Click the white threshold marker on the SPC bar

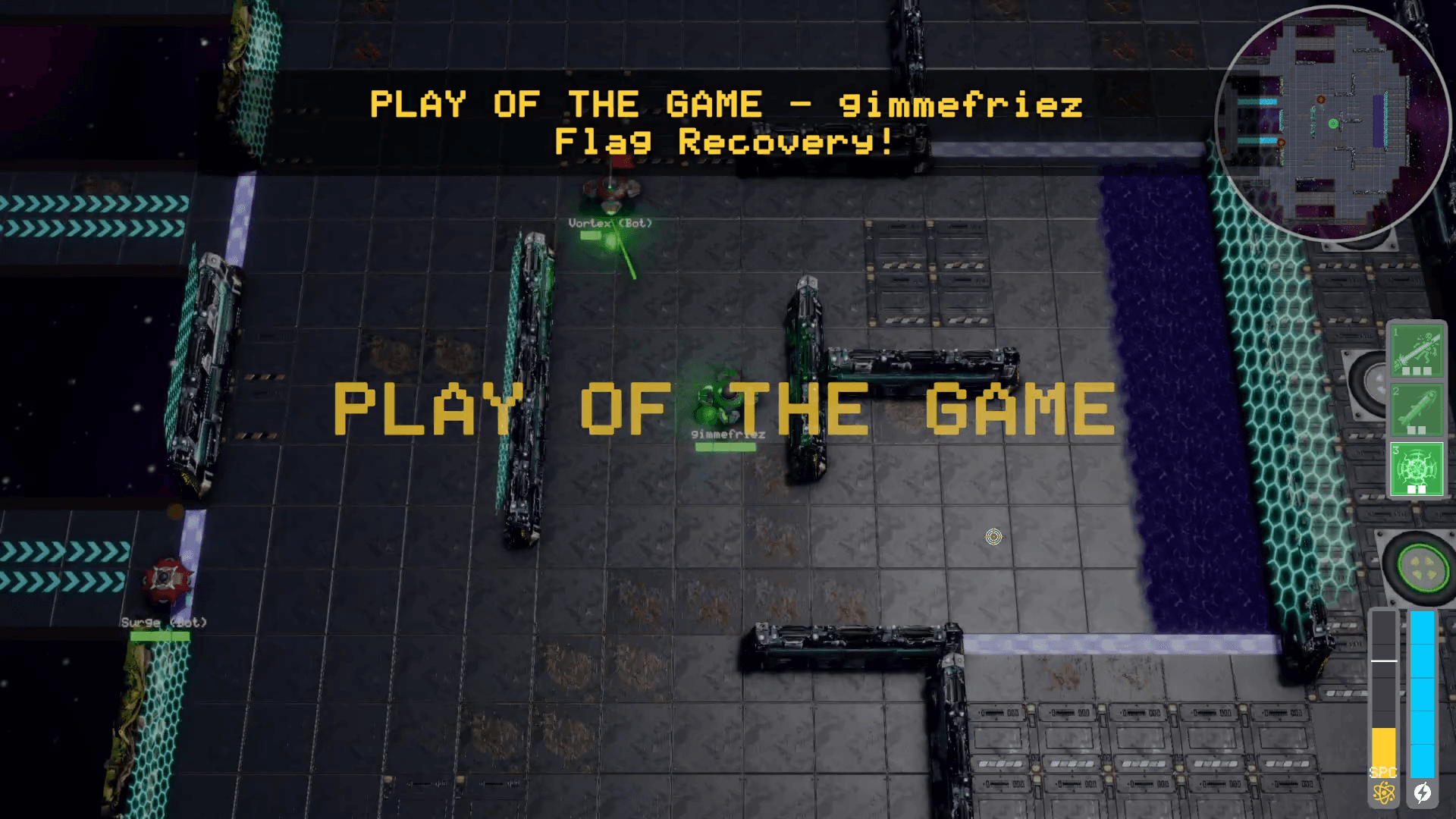coord(1384,661)
